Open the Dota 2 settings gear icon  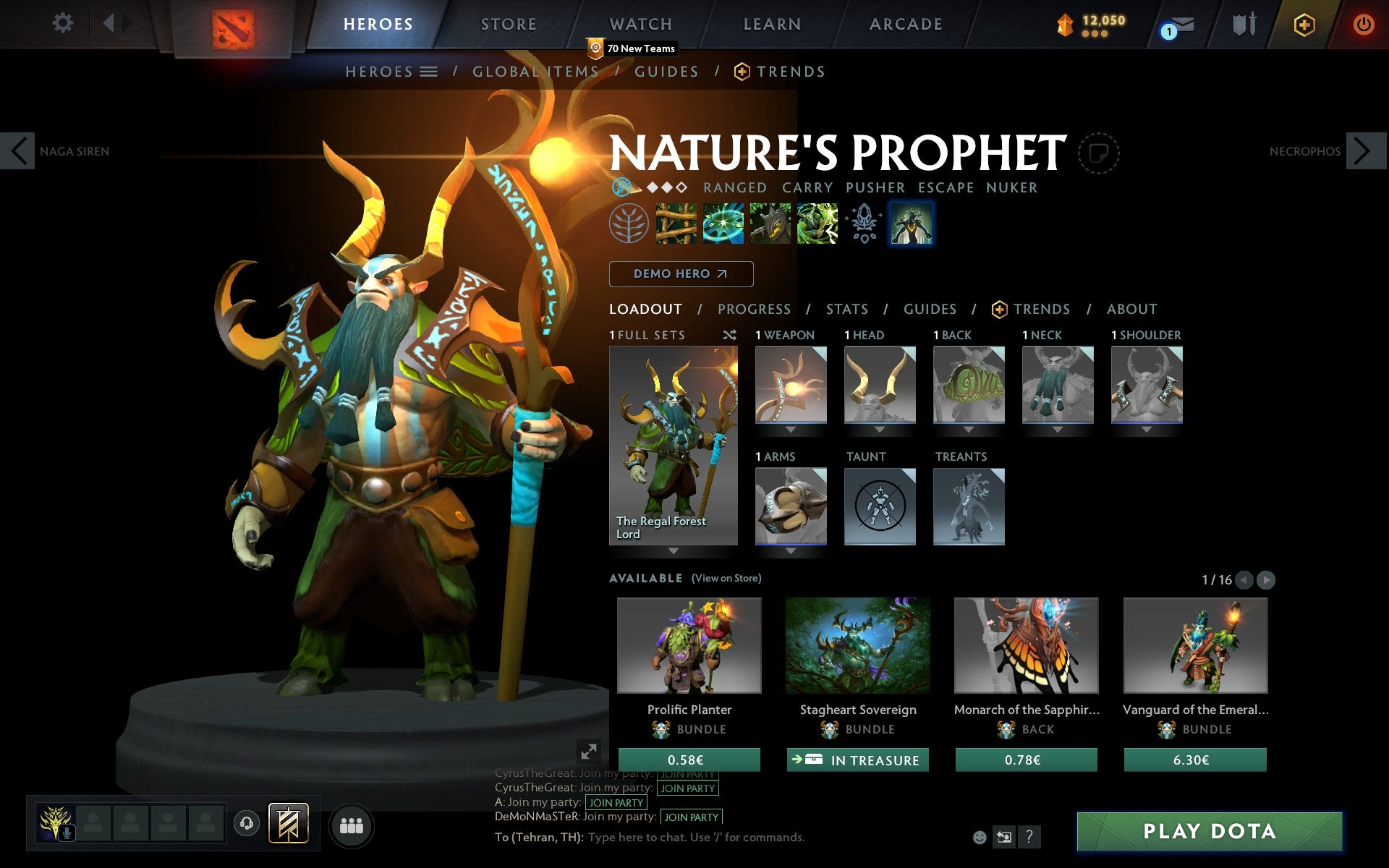point(64,23)
